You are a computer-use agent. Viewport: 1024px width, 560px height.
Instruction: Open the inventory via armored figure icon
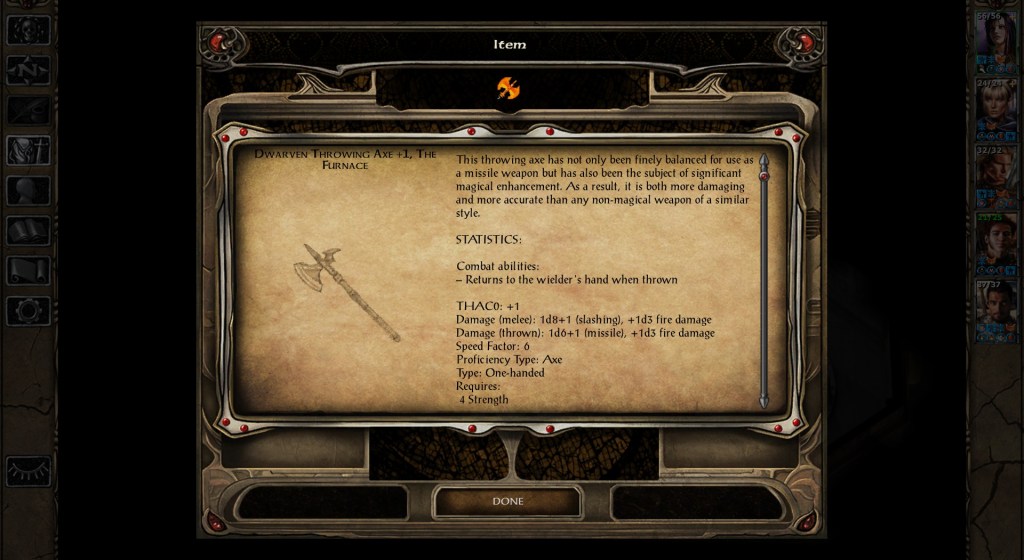pos(28,150)
